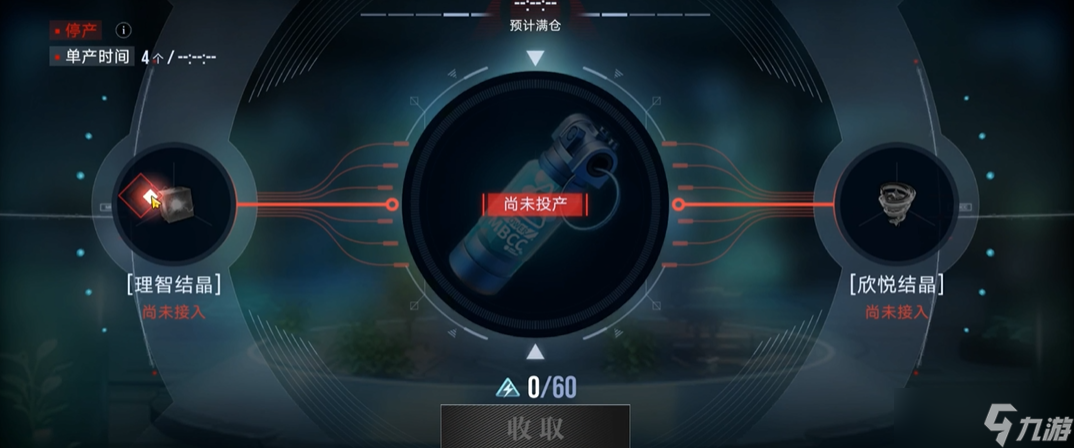Click the 收取 collect button
This screenshot has width=1074, height=448.
535,428
